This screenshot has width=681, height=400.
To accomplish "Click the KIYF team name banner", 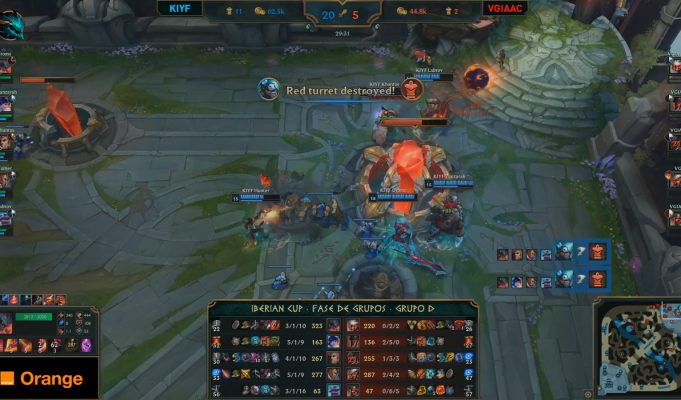I will coord(180,8).
